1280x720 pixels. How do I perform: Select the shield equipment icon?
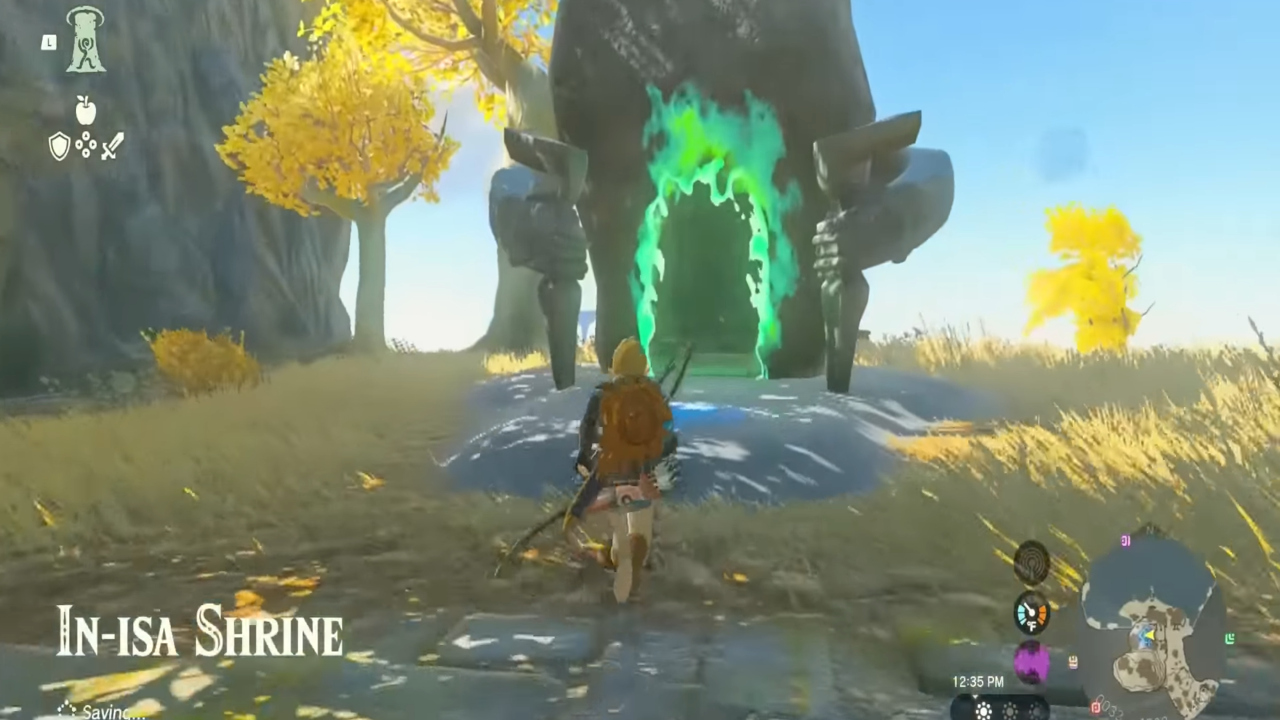[60, 146]
